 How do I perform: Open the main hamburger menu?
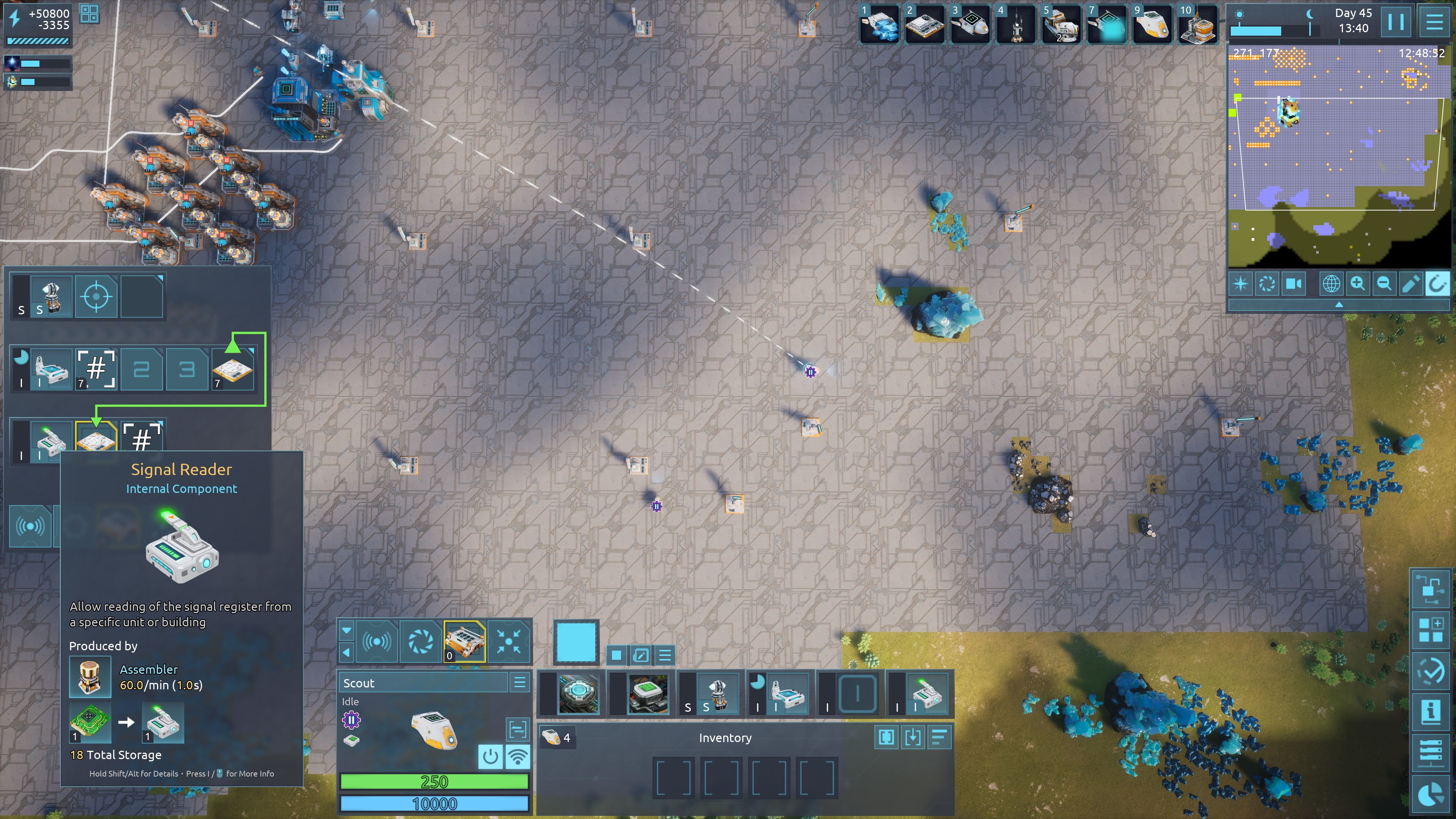[x=1434, y=23]
